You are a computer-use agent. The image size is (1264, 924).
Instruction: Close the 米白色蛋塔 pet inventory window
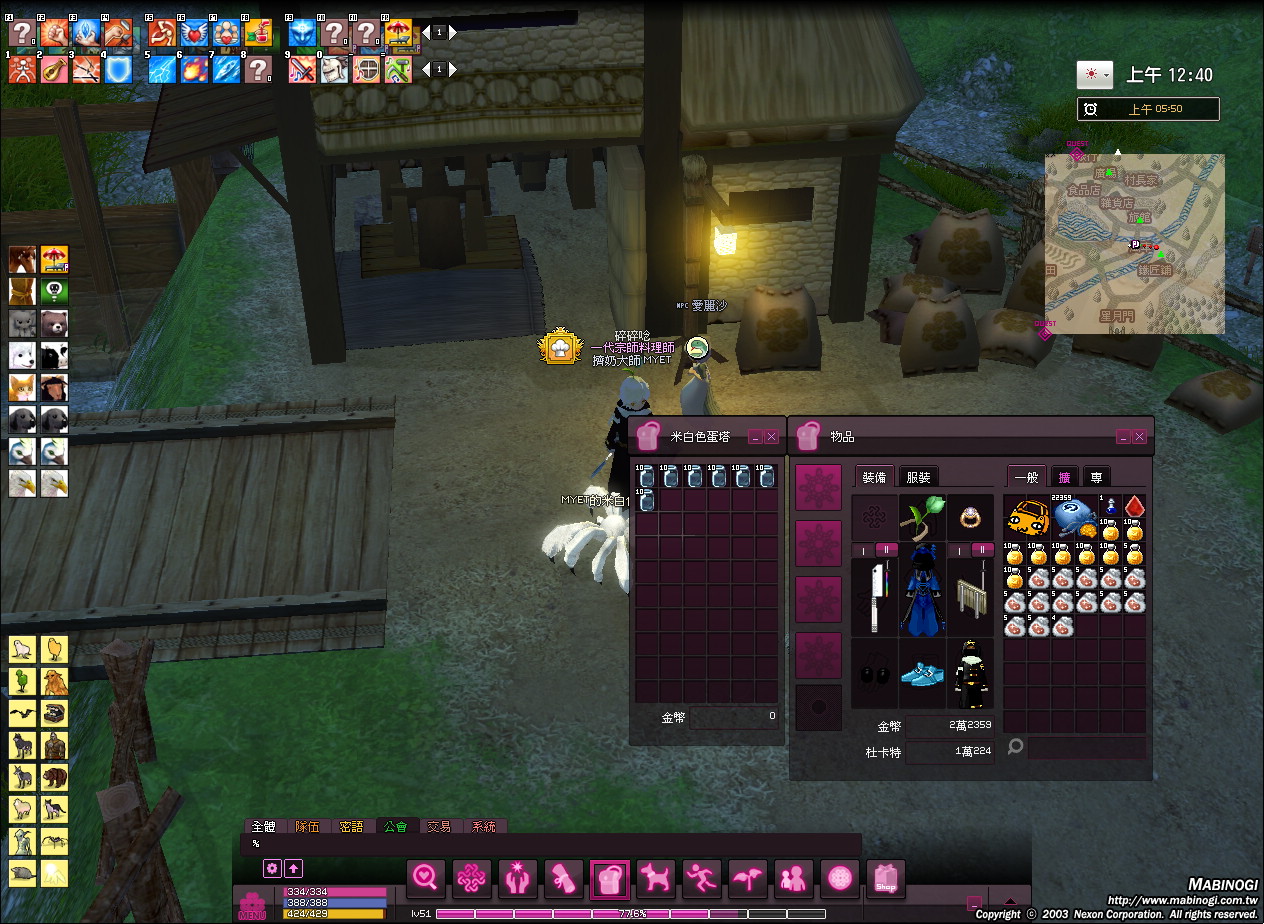click(772, 437)
